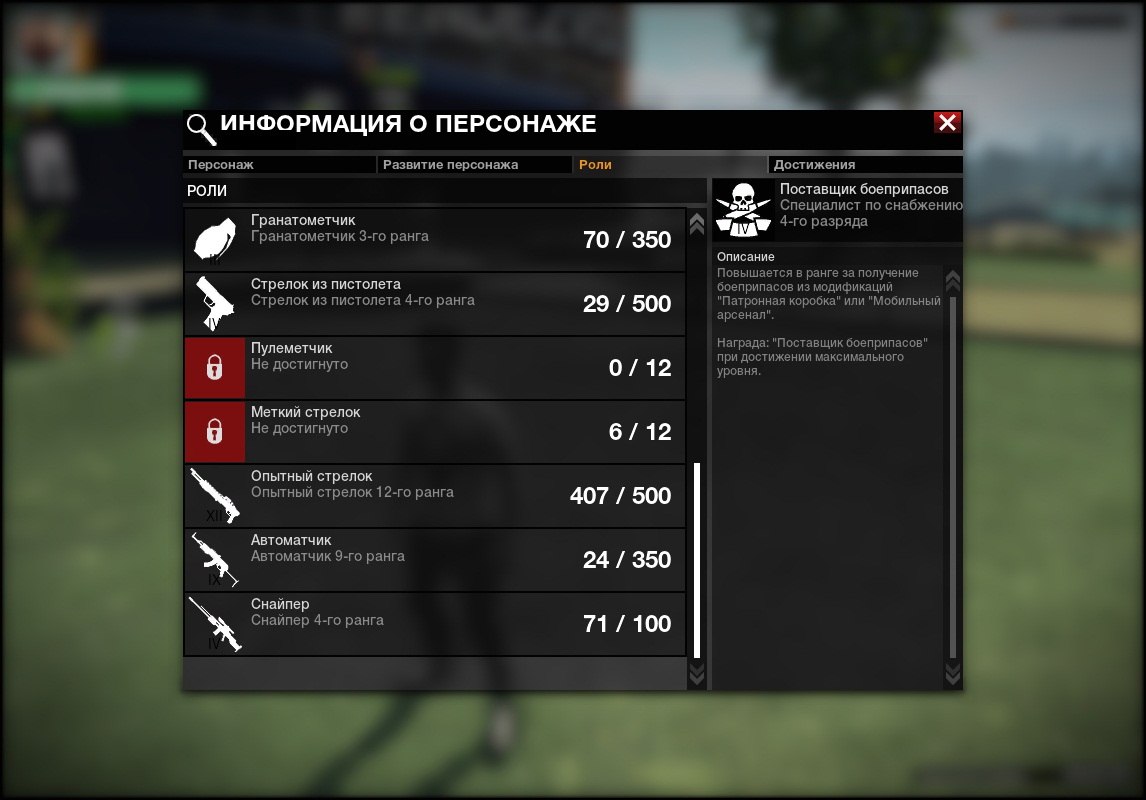
Task: Open the Опытный стрелок role entry
Action: [434, 496]
